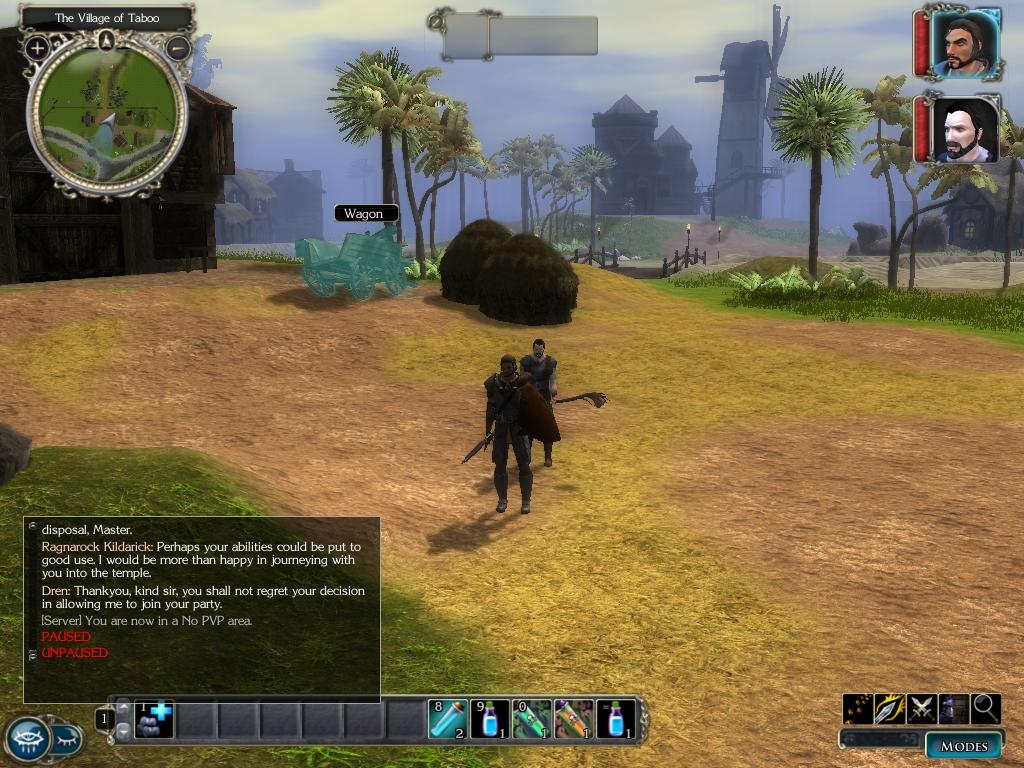Drink the blue potion in hotkey slot 9
1024x768 pixels.
pyautogui.click(x=490, y=718)
